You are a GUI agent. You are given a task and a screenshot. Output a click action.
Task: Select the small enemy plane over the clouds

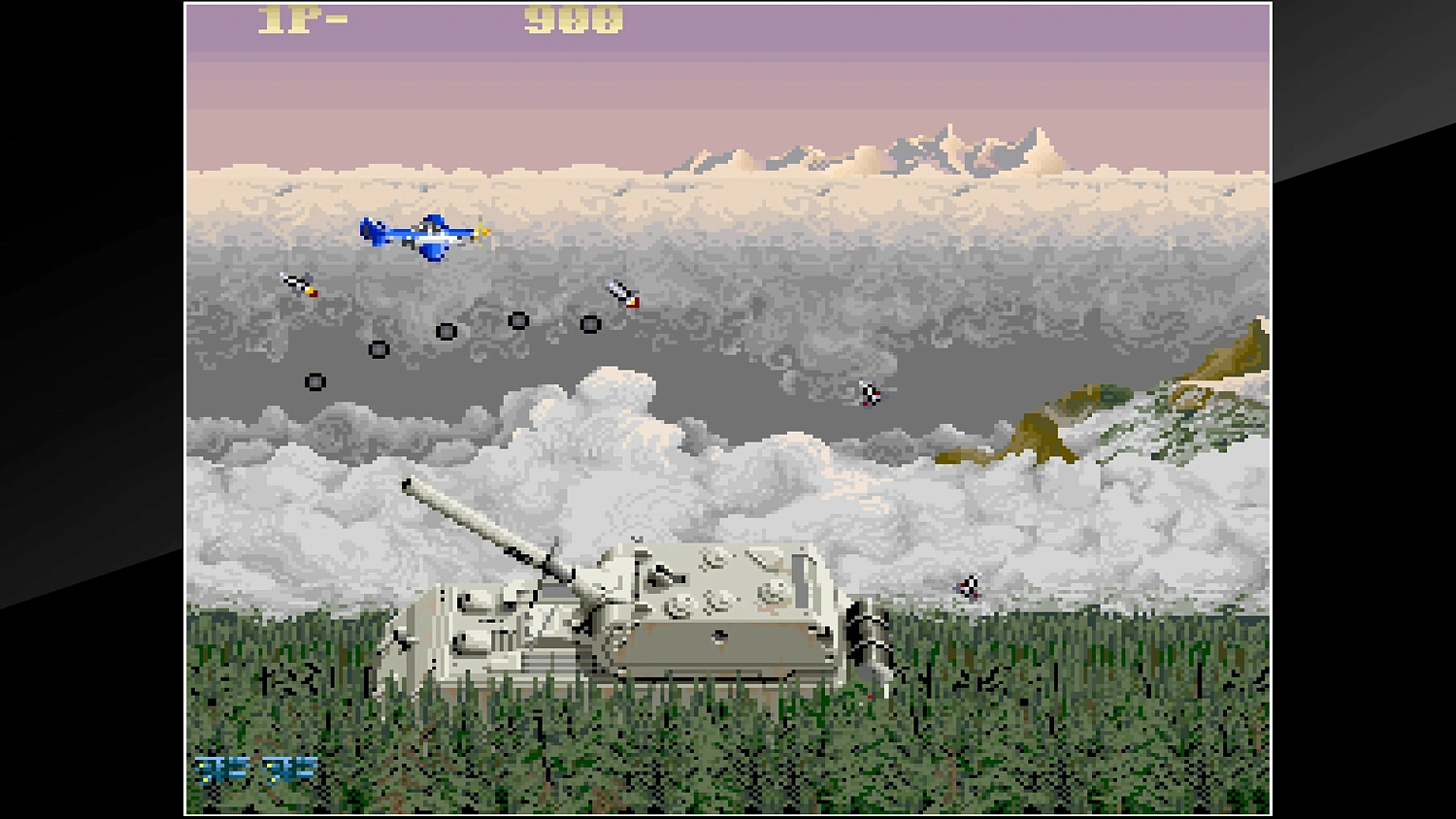(x=869, y=392)
